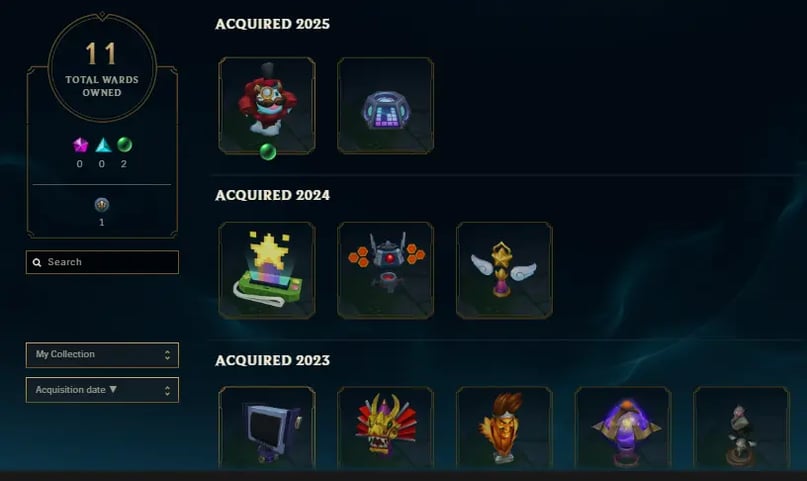Viewport: 807px width, 481px height.
Task: Pick the winged gold star ward
Action: tap(504, 270)
